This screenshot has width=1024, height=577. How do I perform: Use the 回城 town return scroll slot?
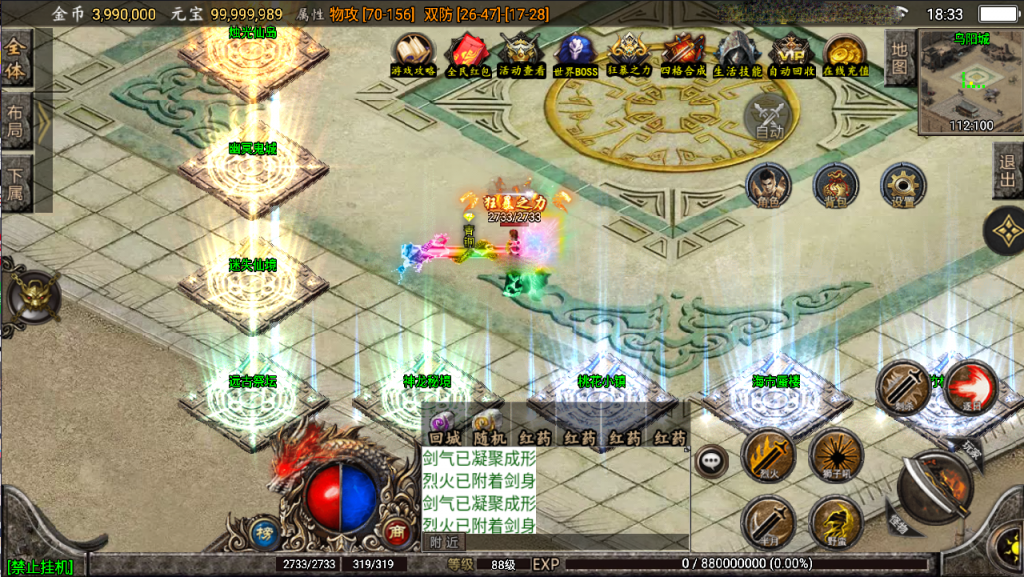[x=443, y=427]
